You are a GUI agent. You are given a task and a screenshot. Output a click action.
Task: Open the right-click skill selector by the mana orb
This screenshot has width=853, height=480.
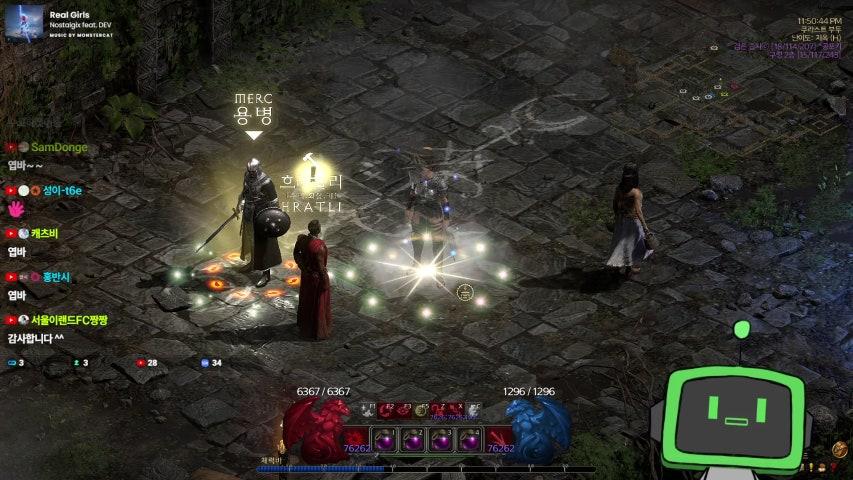pyautogui.click(x=500, y=440)
